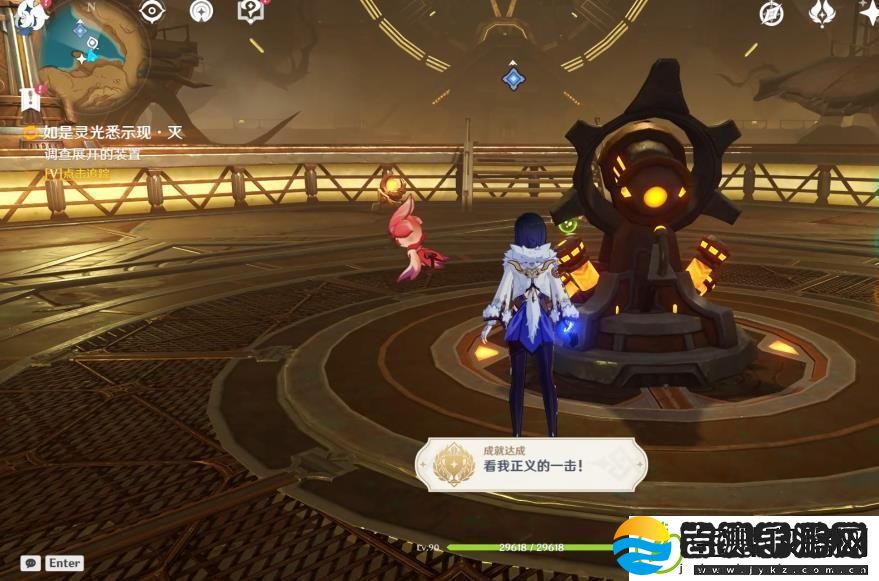
Task: Open the tutorial book icon with question mark
Action: click(249, 11)
